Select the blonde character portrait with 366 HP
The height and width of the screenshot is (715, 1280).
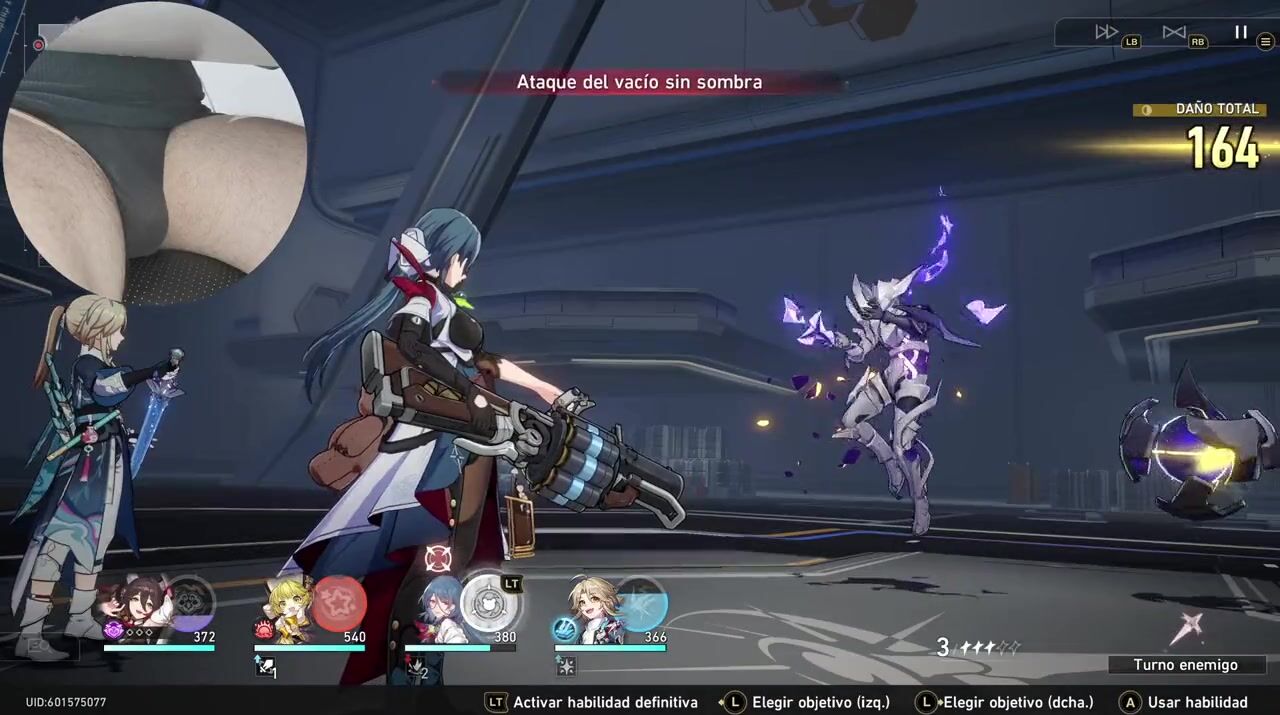pos(592,604)
